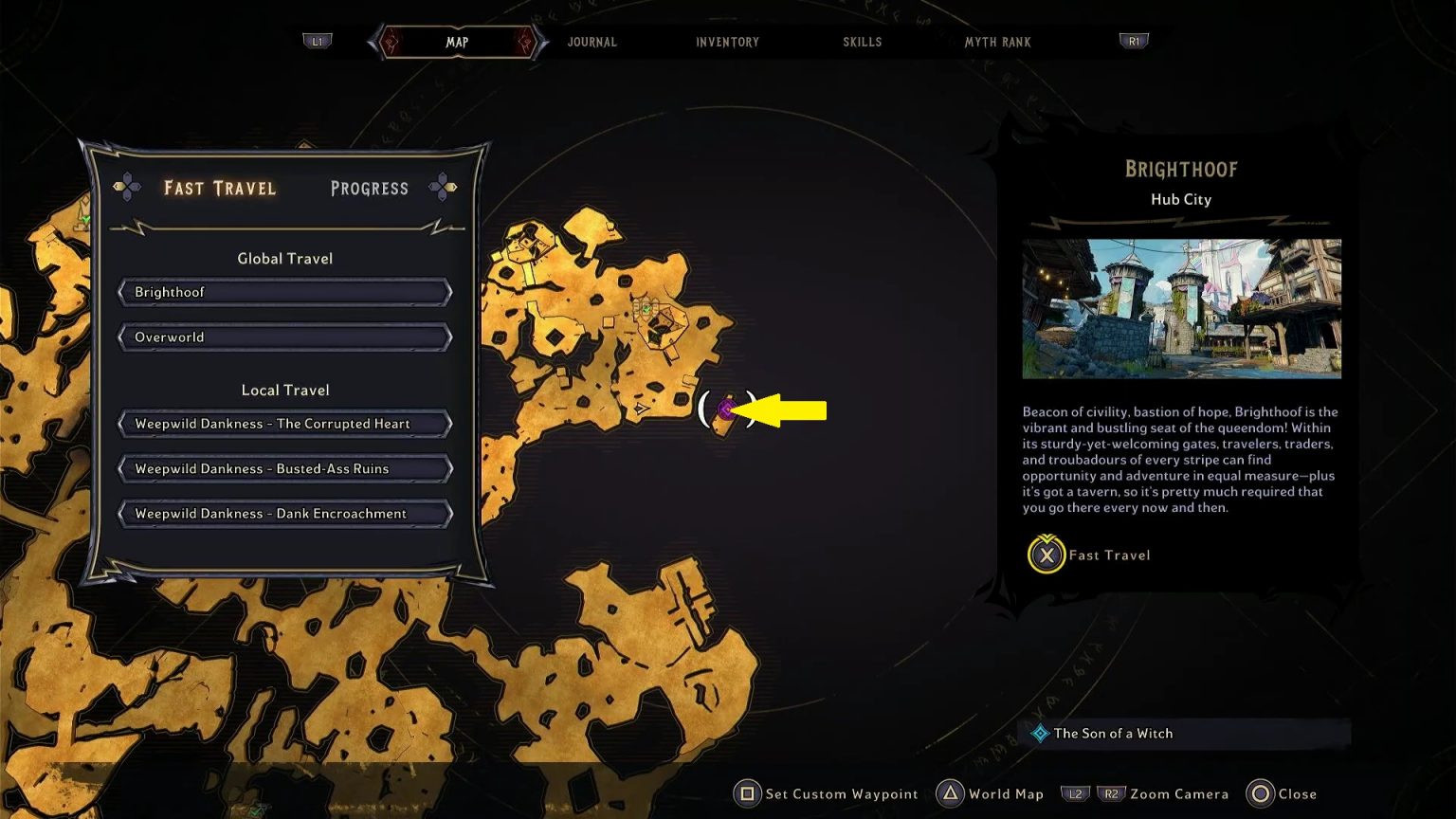Click the R2 Zoom Camera icon
Viewport: 1456px width, 819px height.
(1111, 794)
